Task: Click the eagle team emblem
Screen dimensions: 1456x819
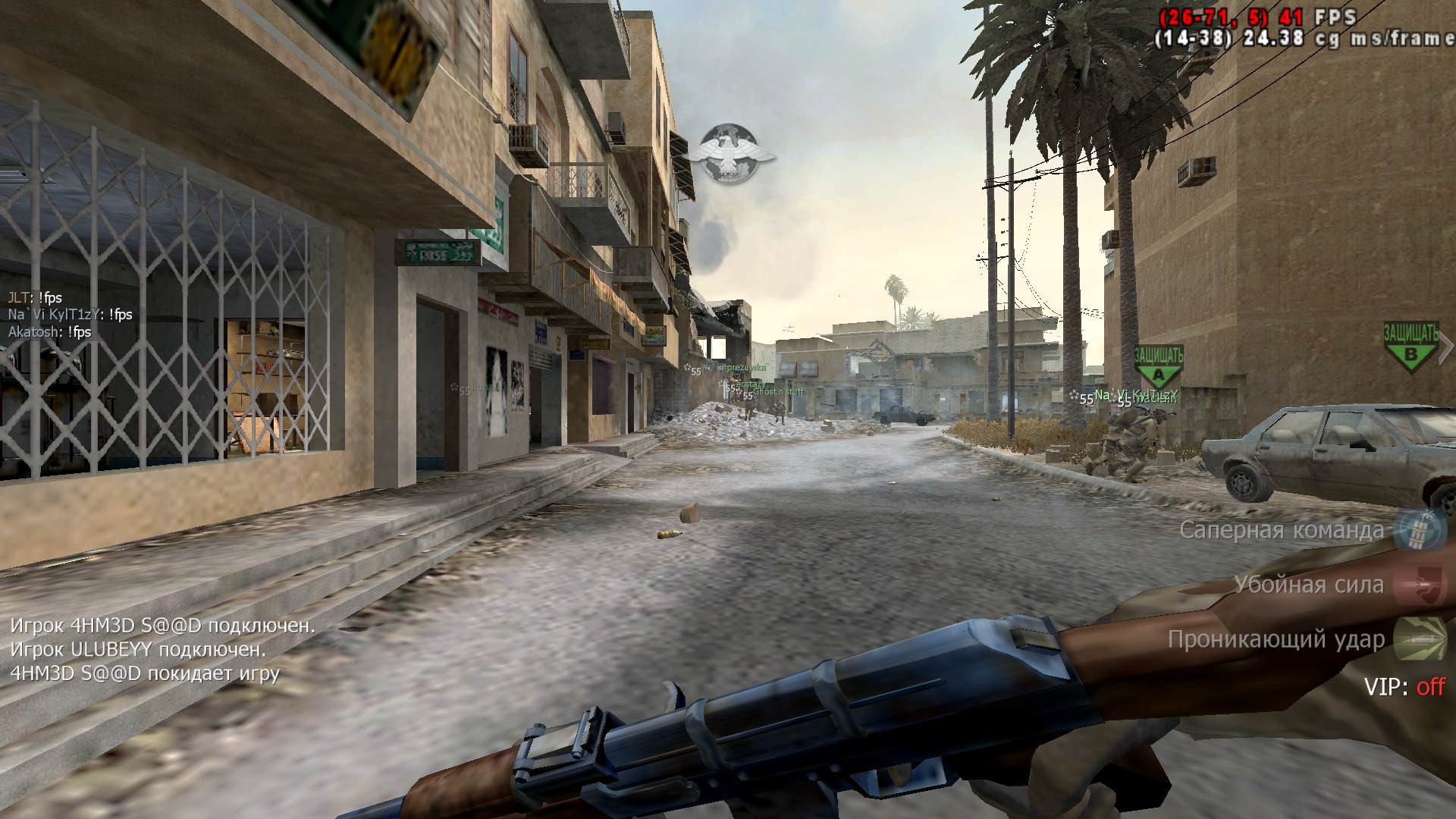Action: (x=731, y=154)
